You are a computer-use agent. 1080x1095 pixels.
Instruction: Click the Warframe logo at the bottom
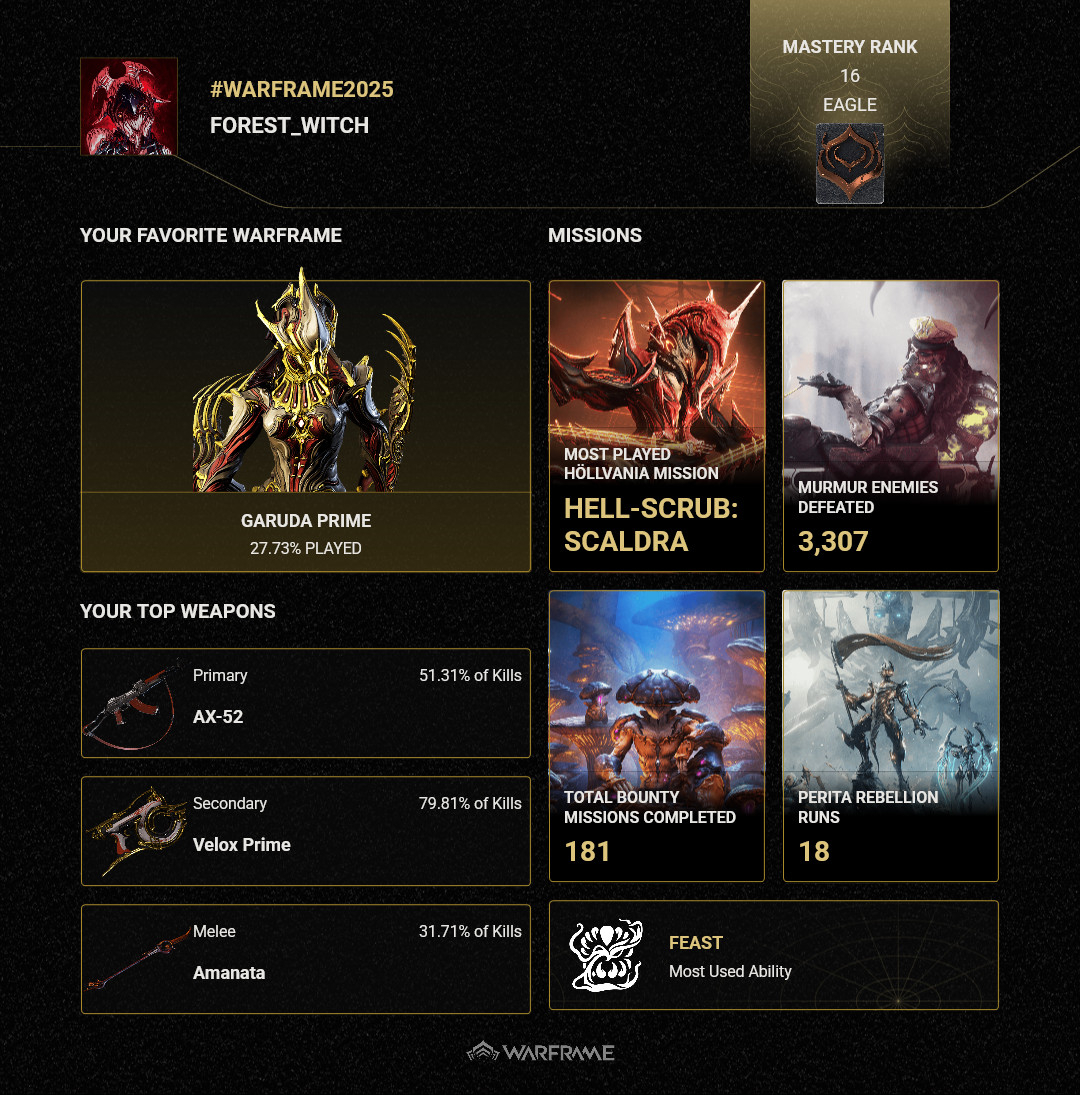540,1052
